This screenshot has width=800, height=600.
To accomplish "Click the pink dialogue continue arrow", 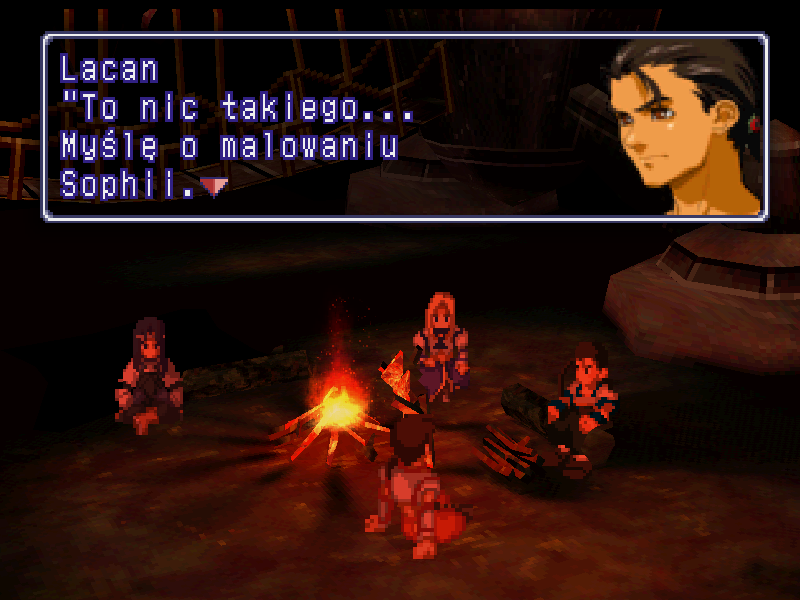I will (x=212, y=186).
